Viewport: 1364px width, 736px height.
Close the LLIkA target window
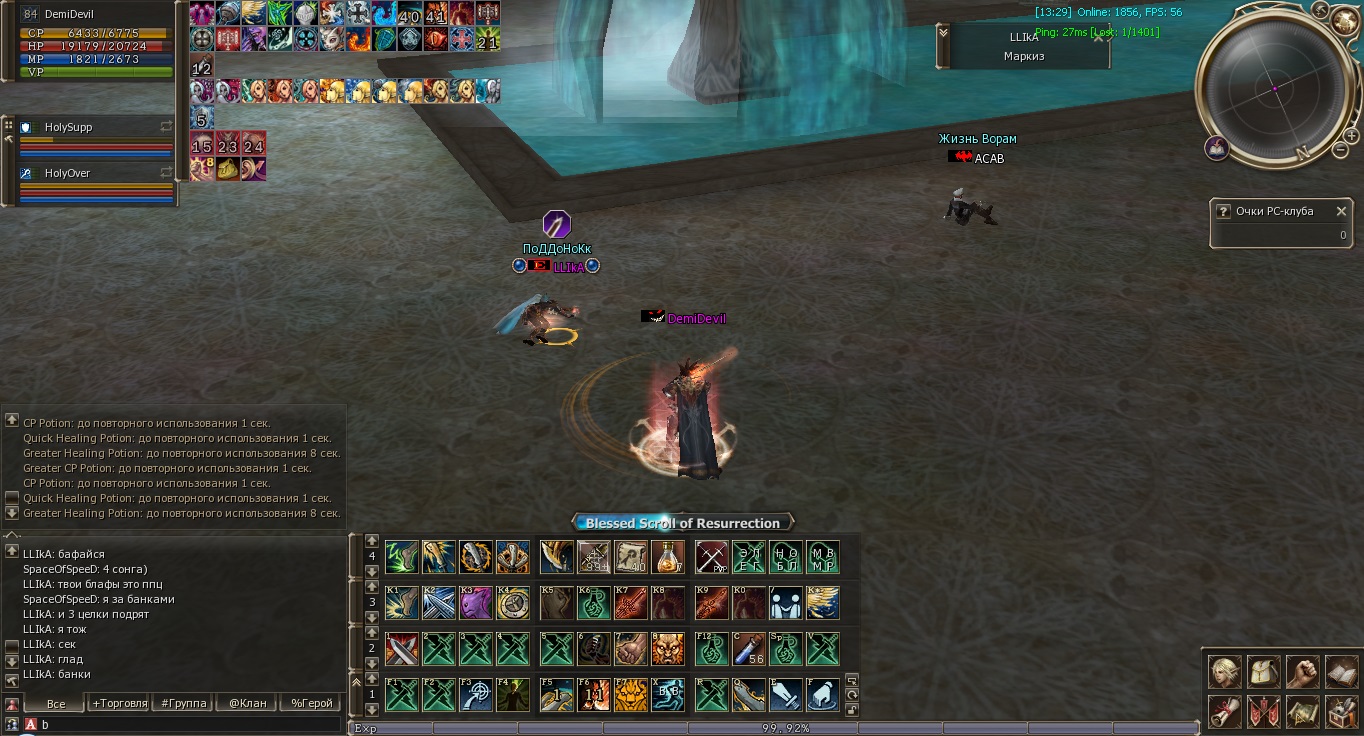click(x=1099, y=38)
